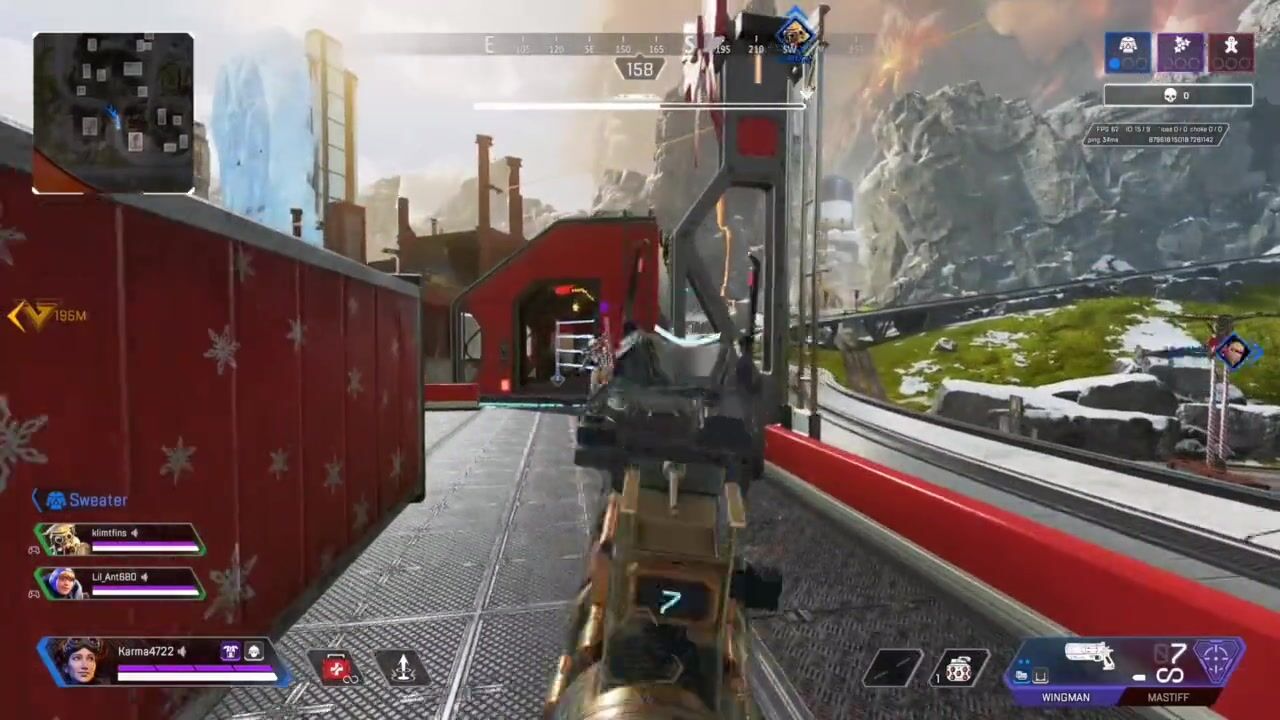Switch to the Mastiff weapon
1280x720 pixels.
coord(1168,697)
